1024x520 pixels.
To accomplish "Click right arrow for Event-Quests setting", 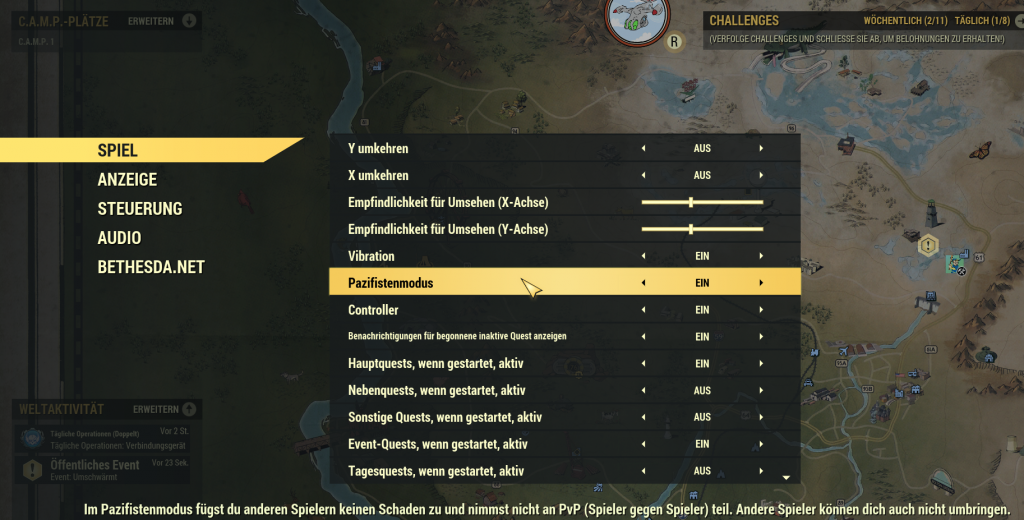I will (x=761, y=444).
